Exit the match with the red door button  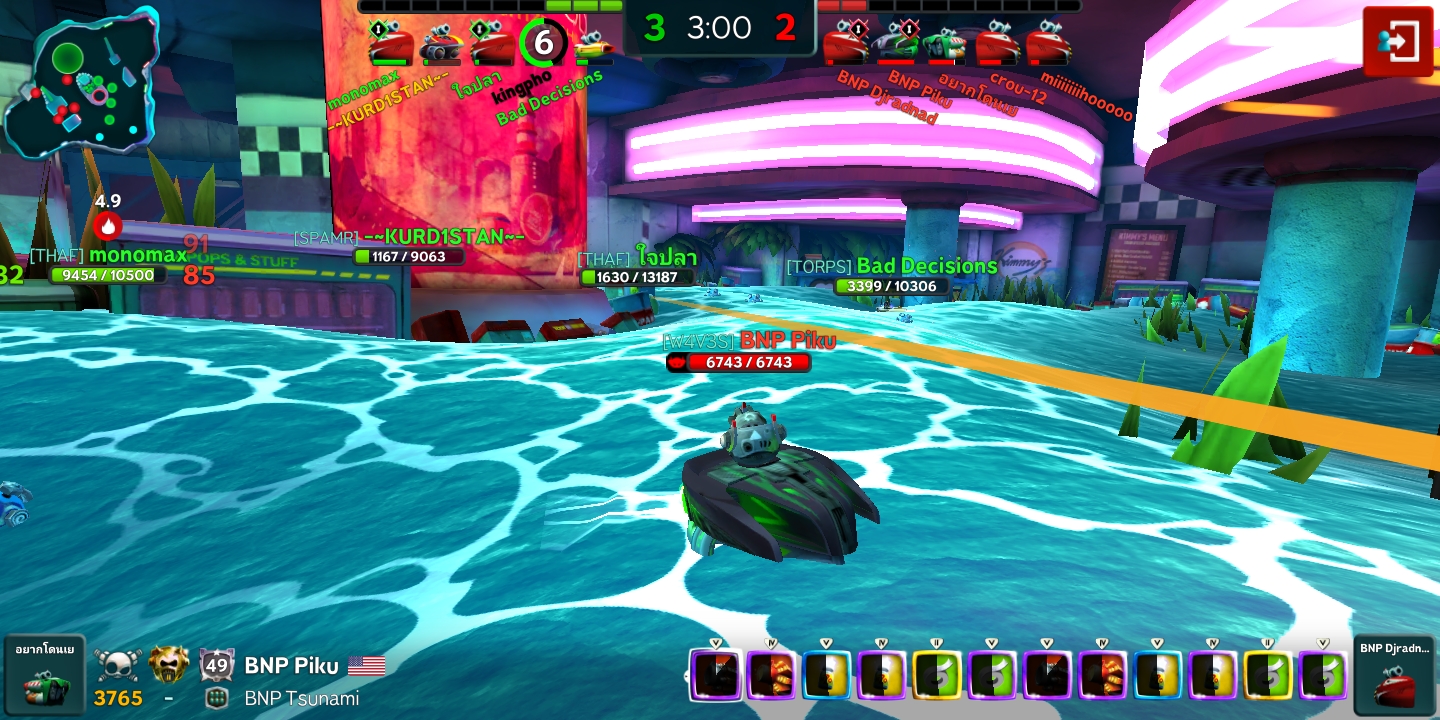pos(1398,41)
